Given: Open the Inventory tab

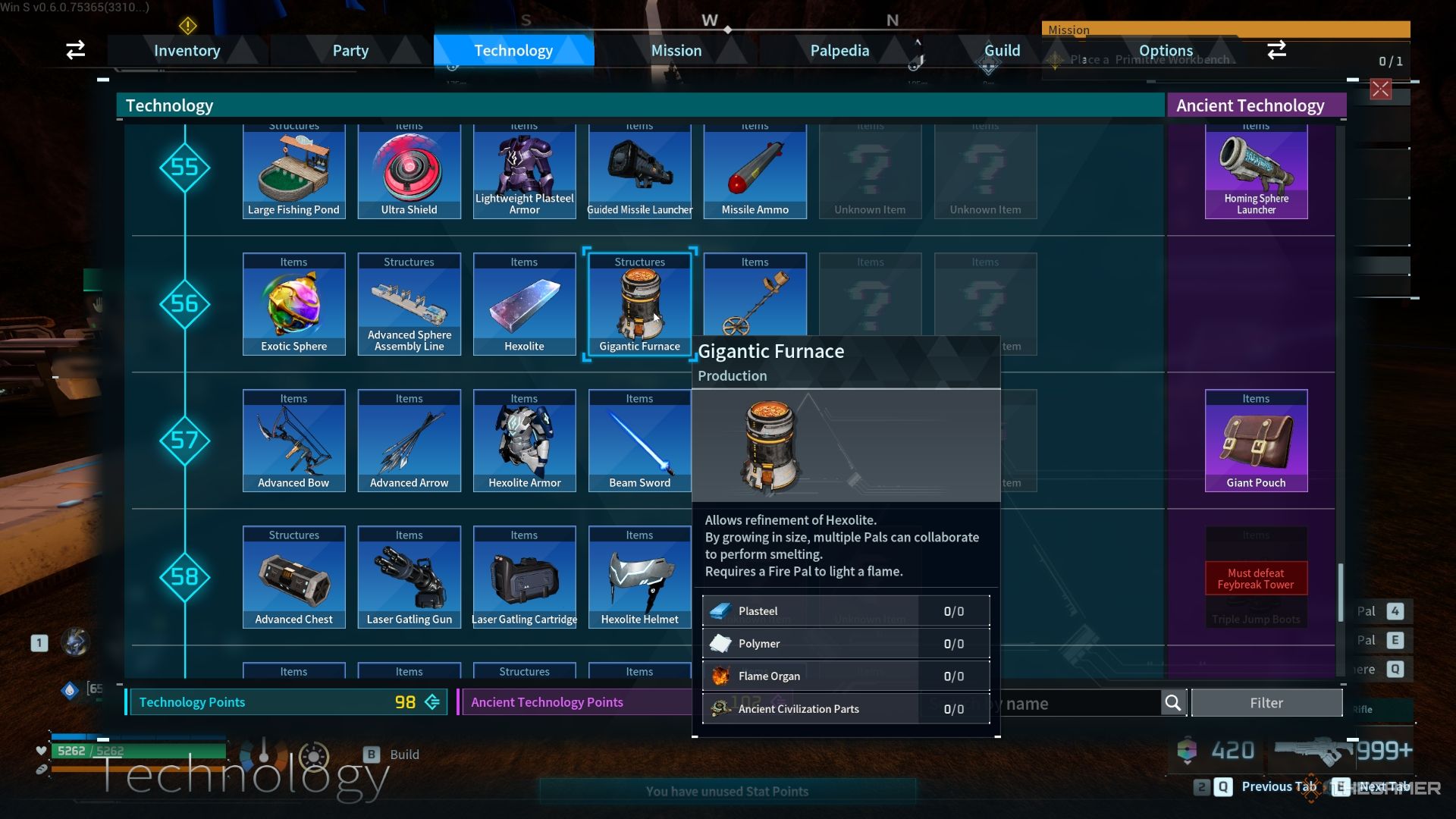Looking at the screenshot, I should [x=187, y=51].
